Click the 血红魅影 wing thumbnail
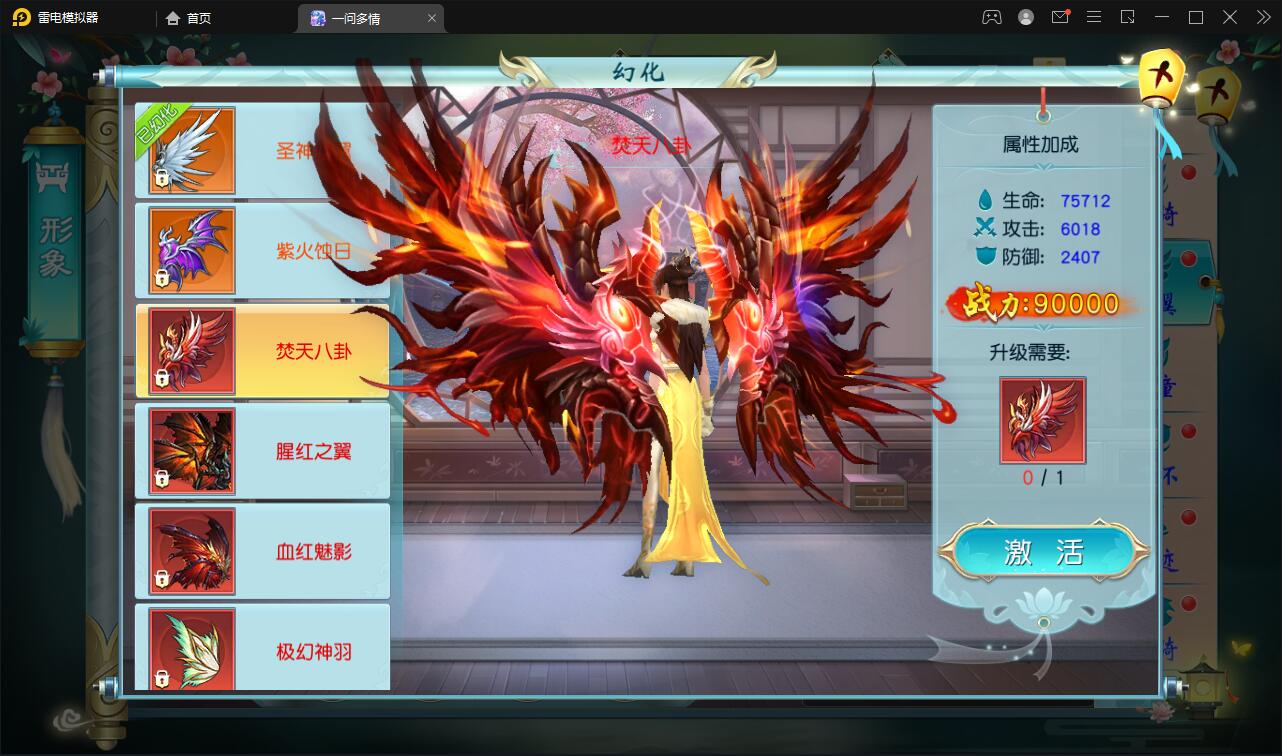 [x=190, y=551]
